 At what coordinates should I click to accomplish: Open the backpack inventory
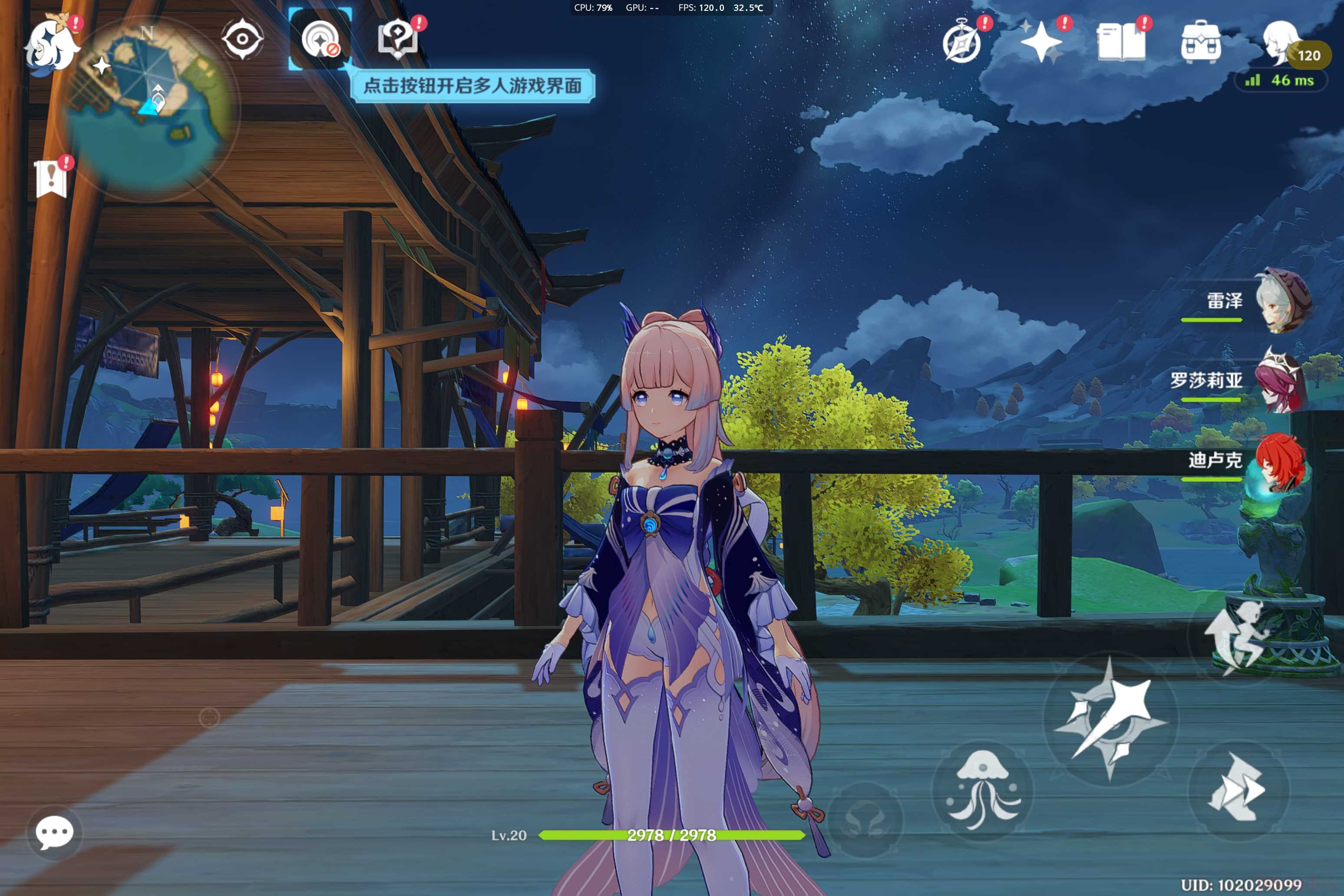[x=1201, y=42]
